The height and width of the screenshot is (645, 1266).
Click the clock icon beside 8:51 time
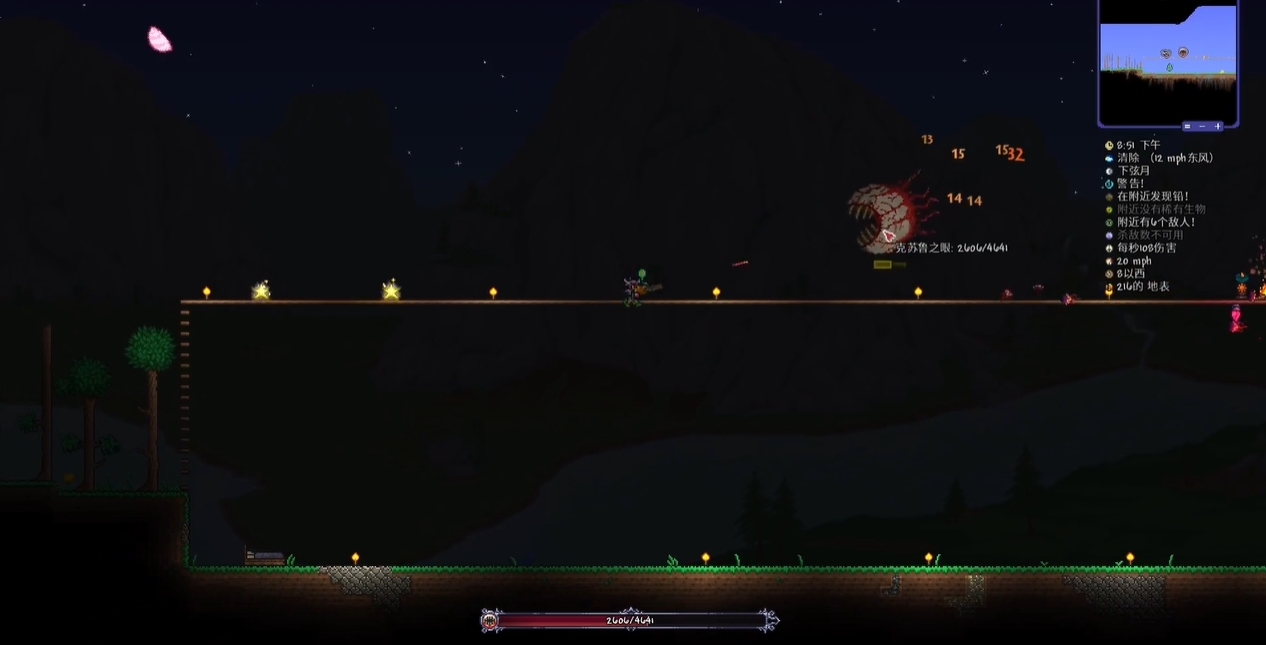[x=1109, y=146]
